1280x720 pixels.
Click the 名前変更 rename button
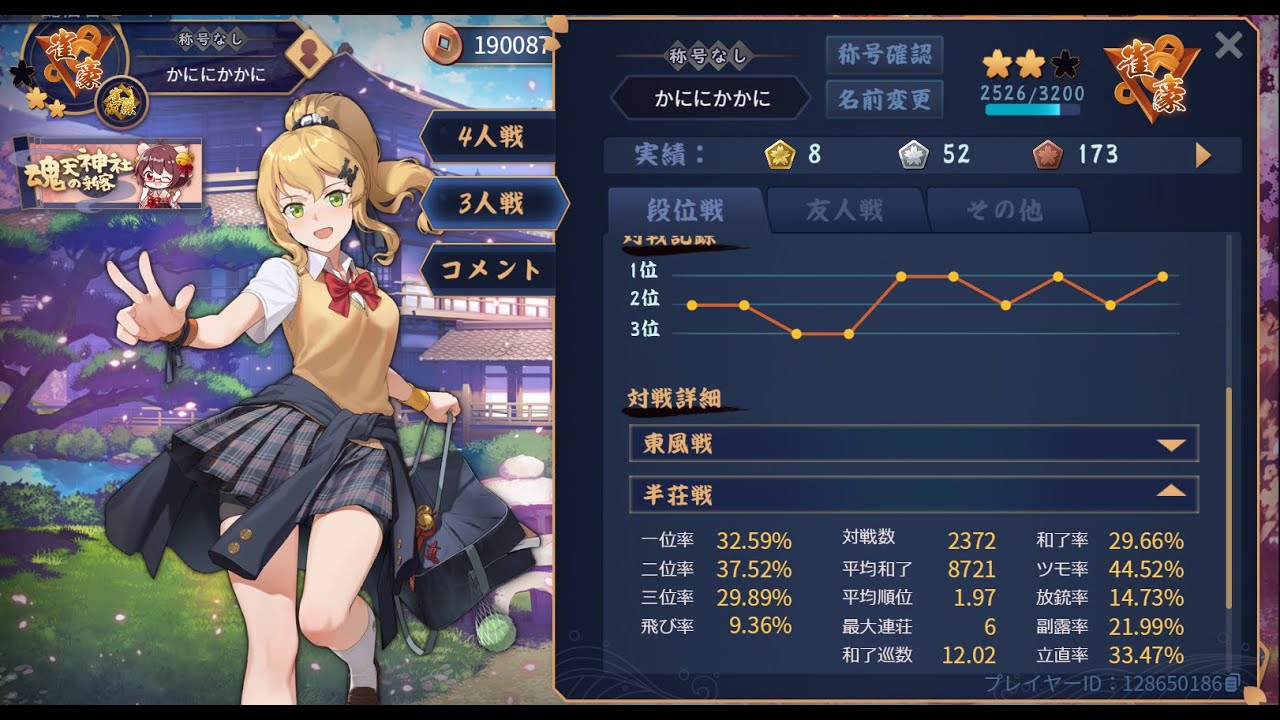(x=884, y=99)
